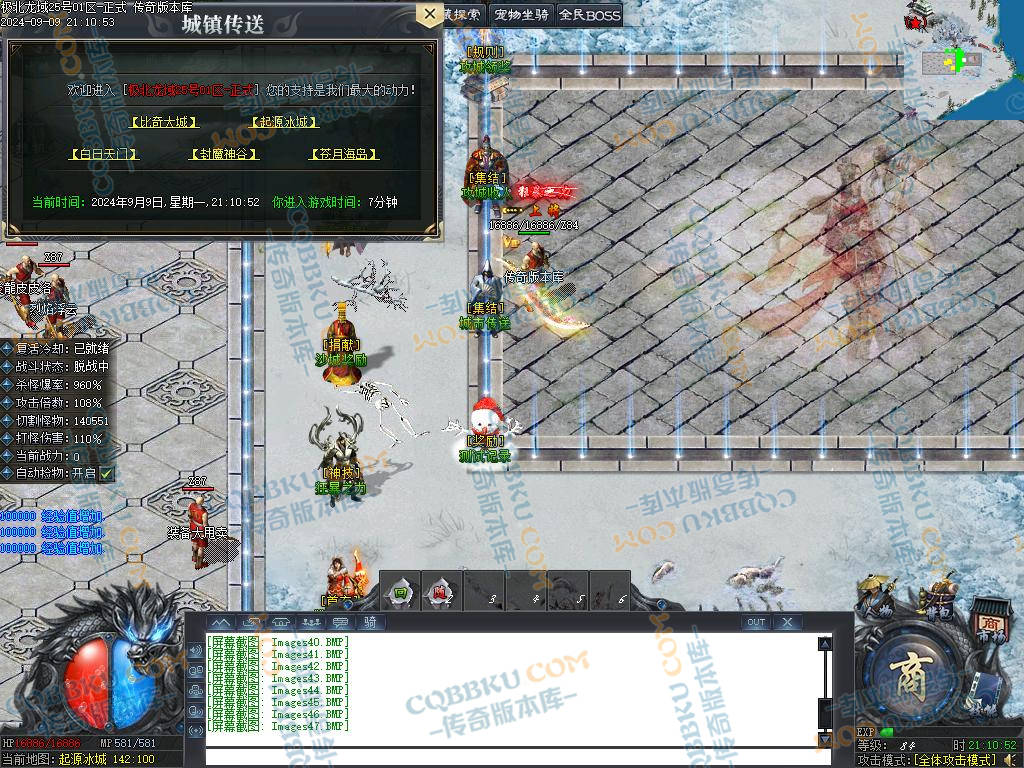Screen dimensions: 1024x768
Task: Click the OUT button on chat panel
Action: (756, 622)
